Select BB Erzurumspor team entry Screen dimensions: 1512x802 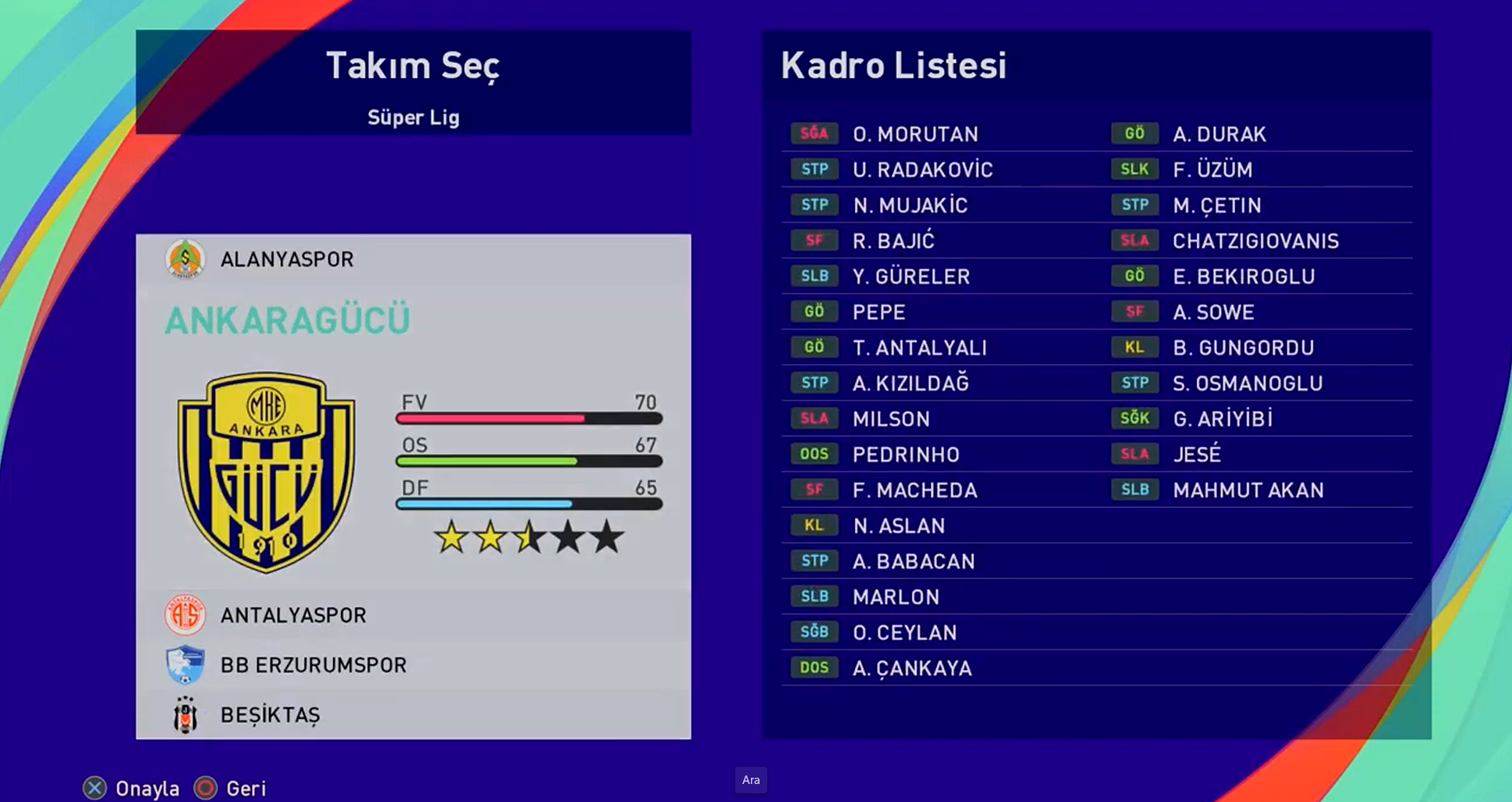click(313, 665)
